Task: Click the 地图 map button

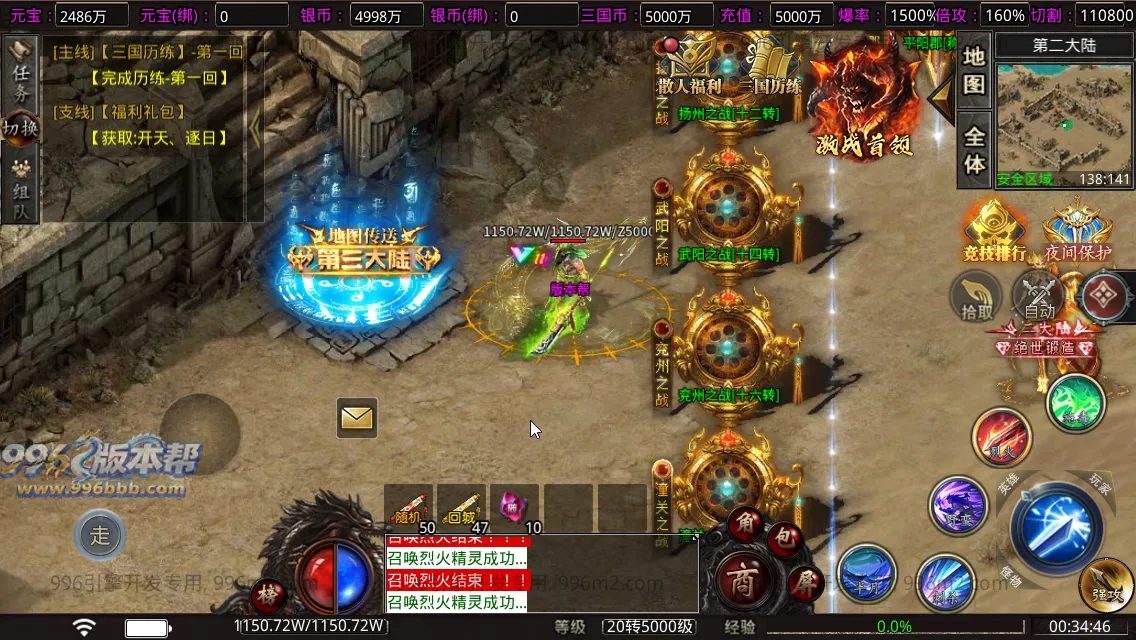Action: click(x=974, y=70)
